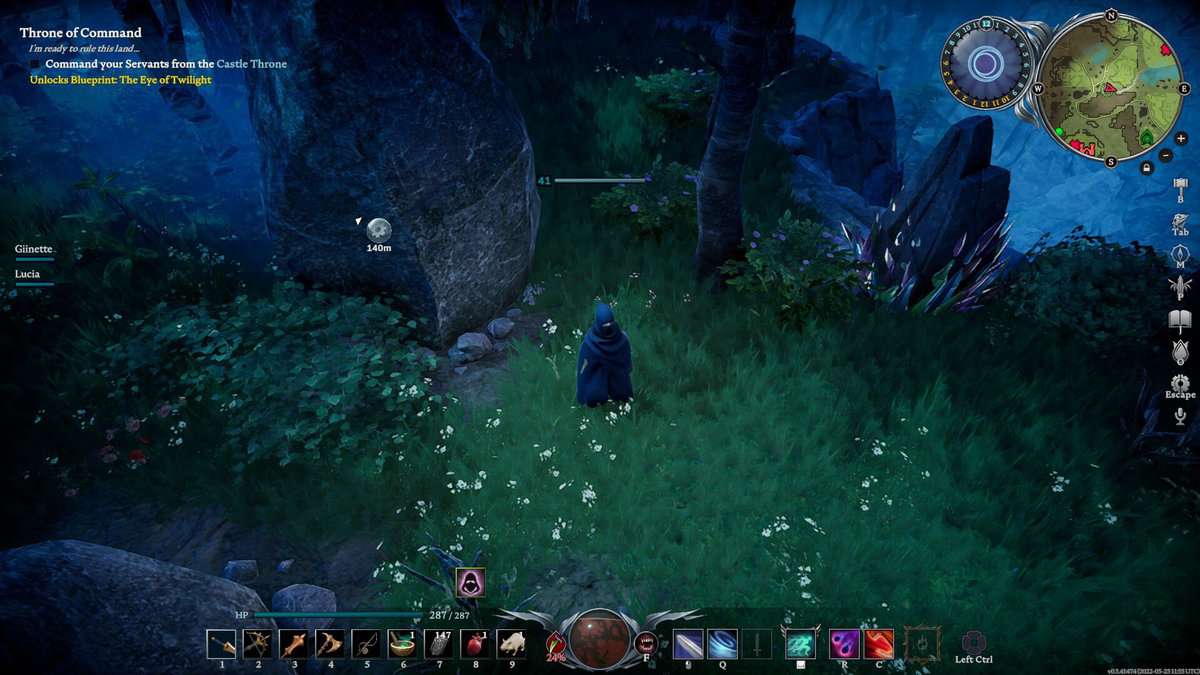
Task: Select the crossbow in hotbar slot 2
Action: [x=258, y=644]
